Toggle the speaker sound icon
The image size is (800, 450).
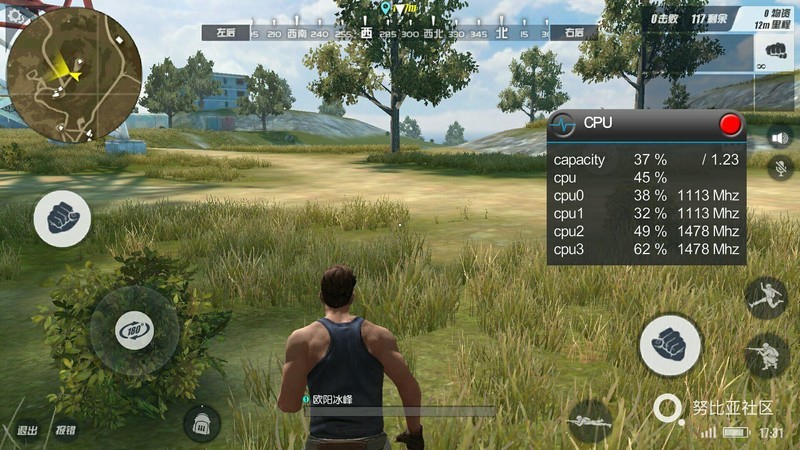tap(779, 137)
